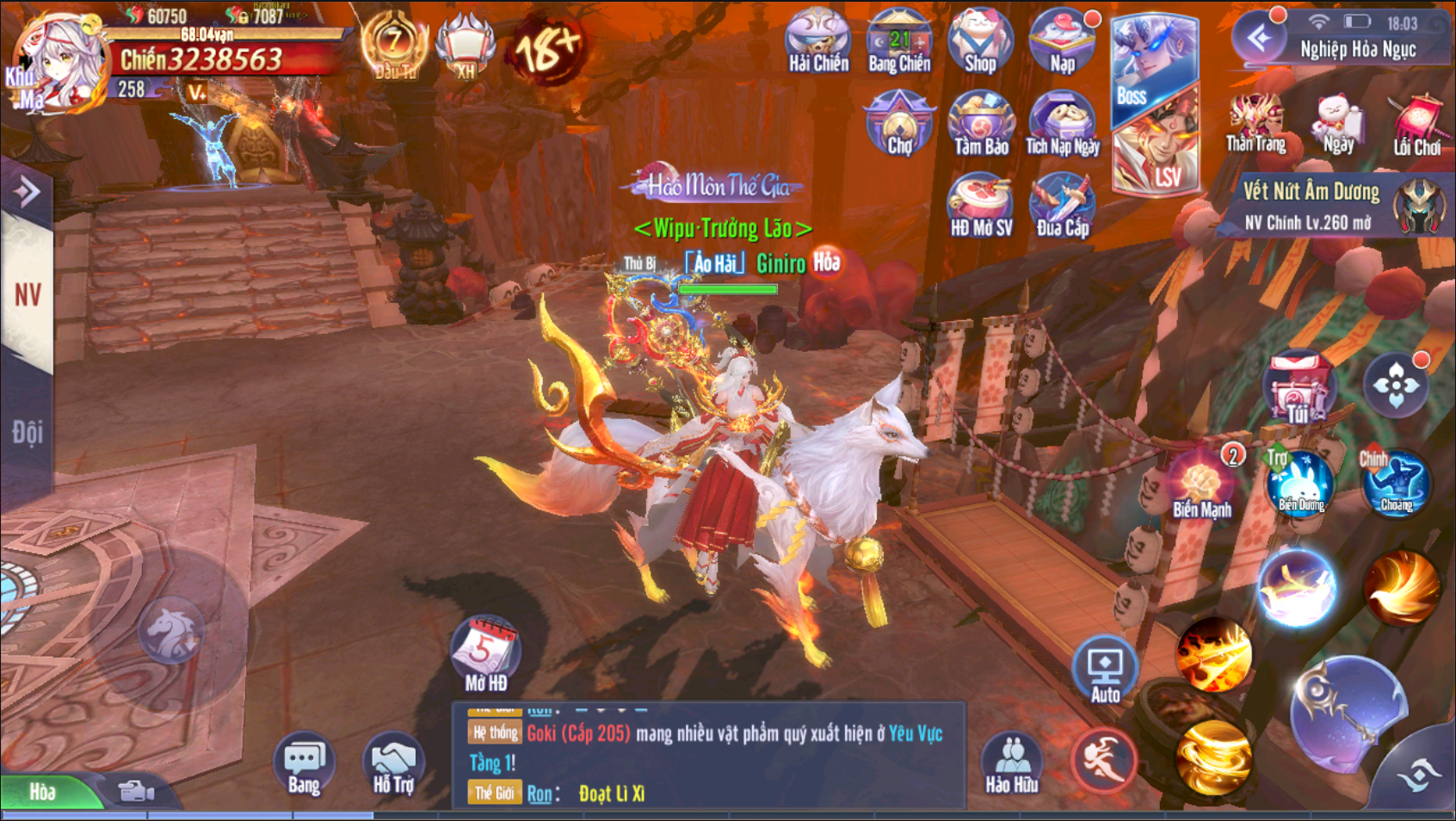Open the Thần Trang equipment icon
This screenshot has width=1456, height=821.
(x=1255, y=123)
